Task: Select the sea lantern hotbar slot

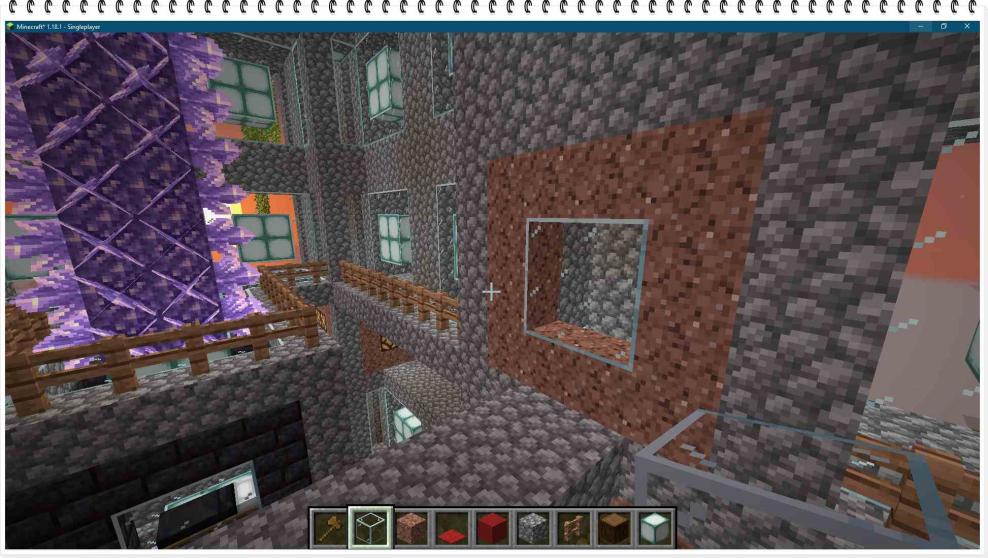Action: (x=655, y=527)
